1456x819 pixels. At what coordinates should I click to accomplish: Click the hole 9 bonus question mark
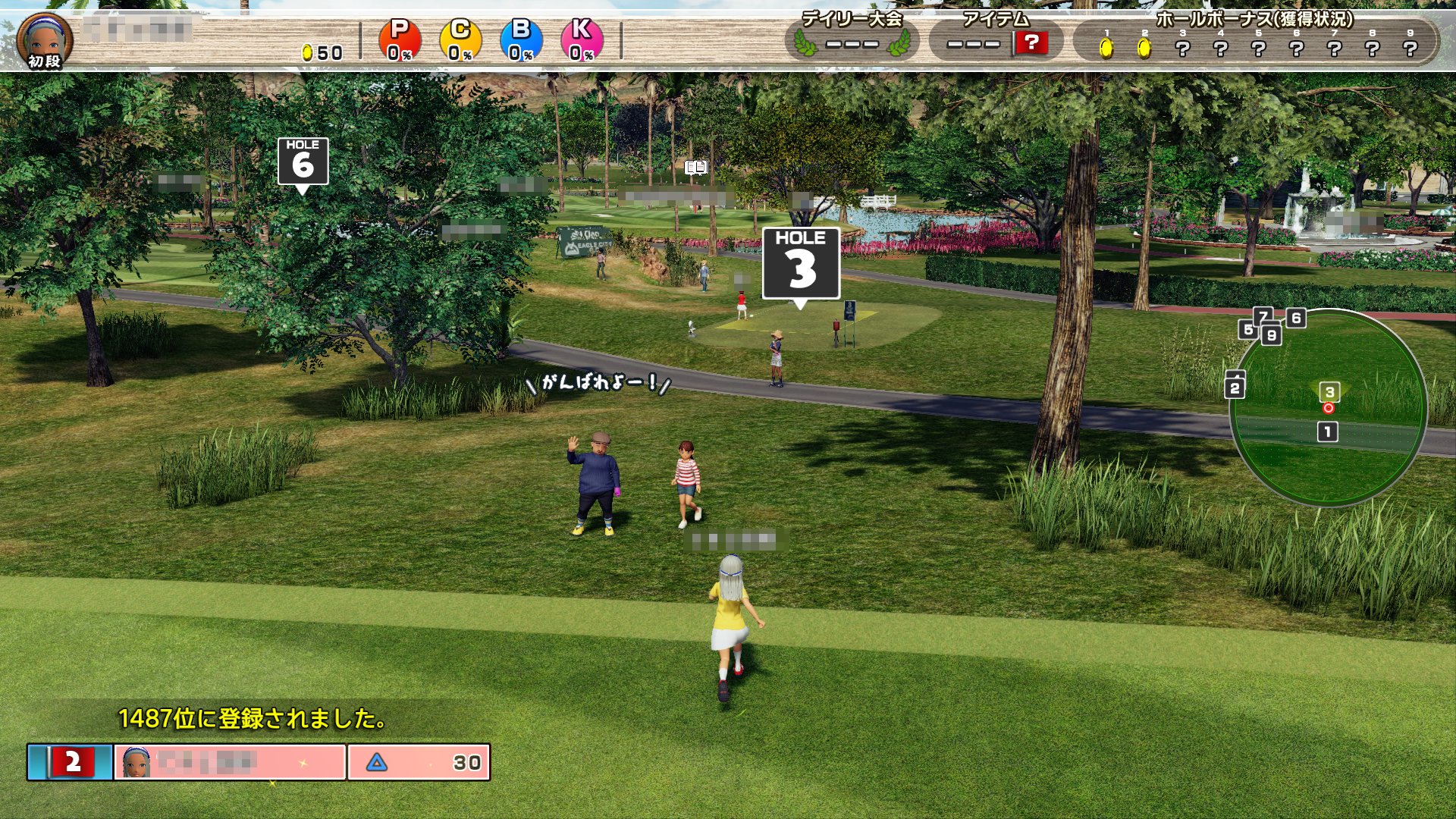pyautogui.click(x=1410, y=49)
